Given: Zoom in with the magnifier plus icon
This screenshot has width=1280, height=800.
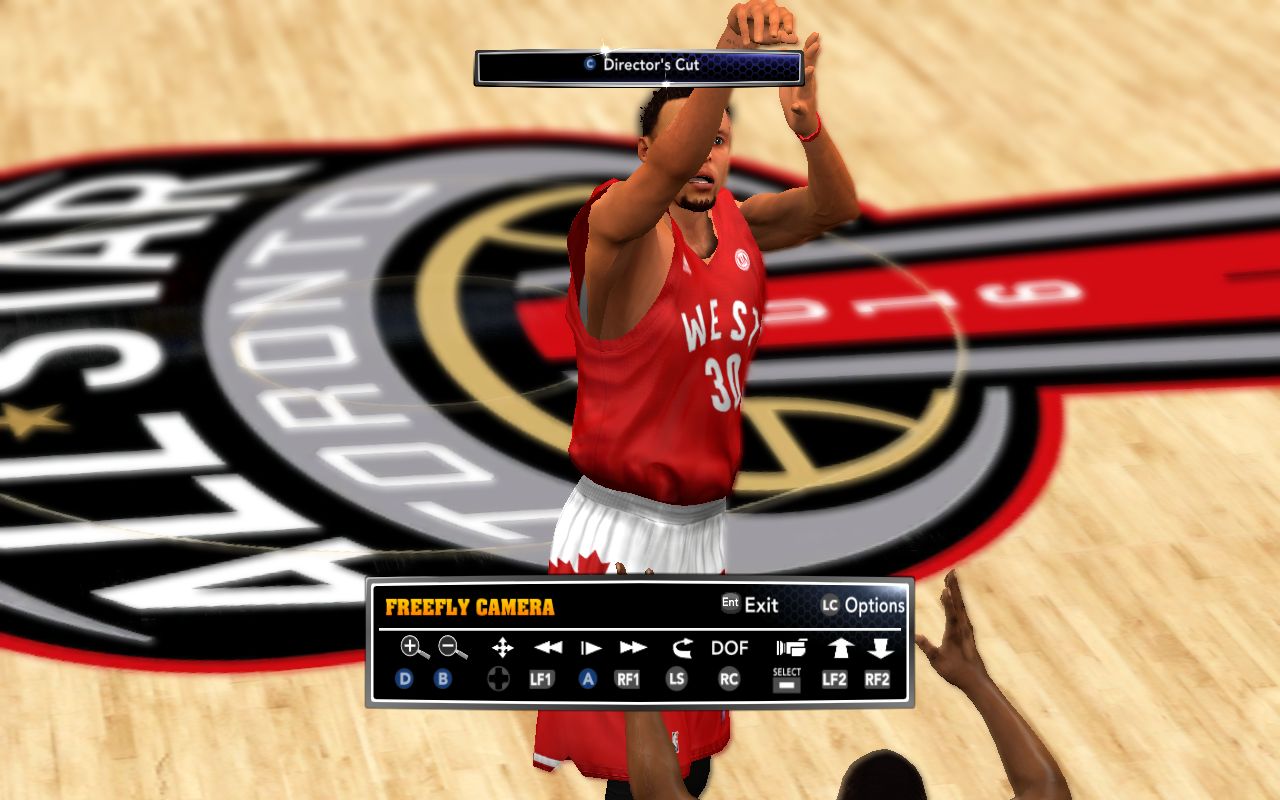Looking at the screenshot, I should tap(414, 648).
